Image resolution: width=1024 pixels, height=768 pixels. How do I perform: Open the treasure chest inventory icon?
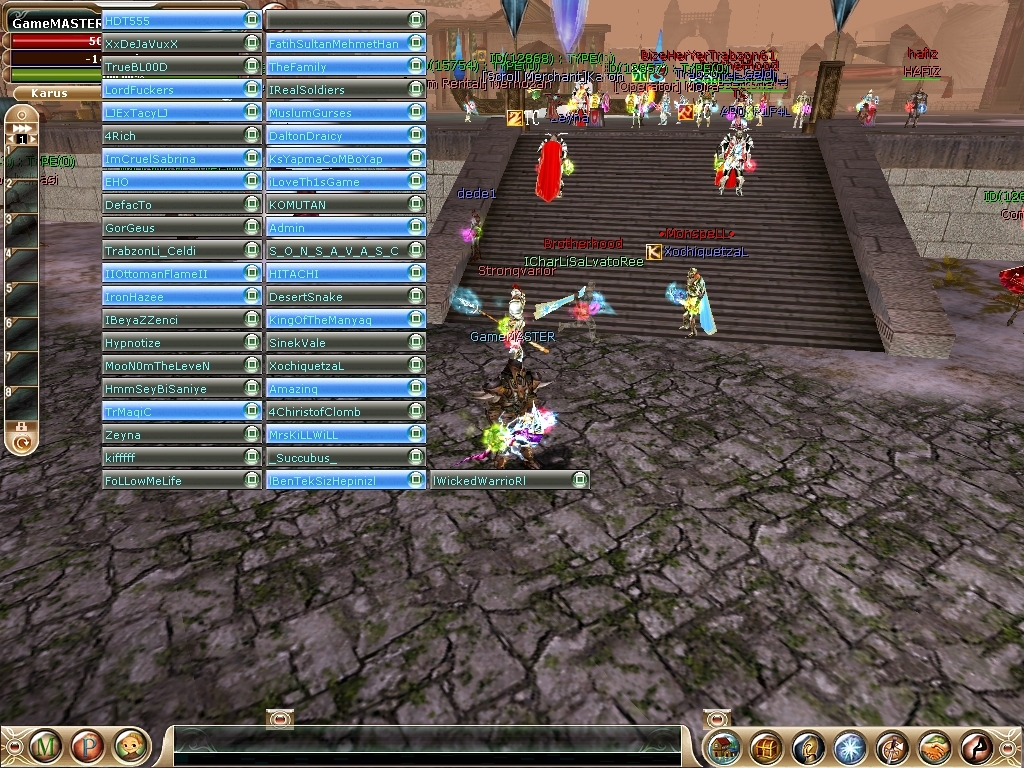click(x=767, y=747)
